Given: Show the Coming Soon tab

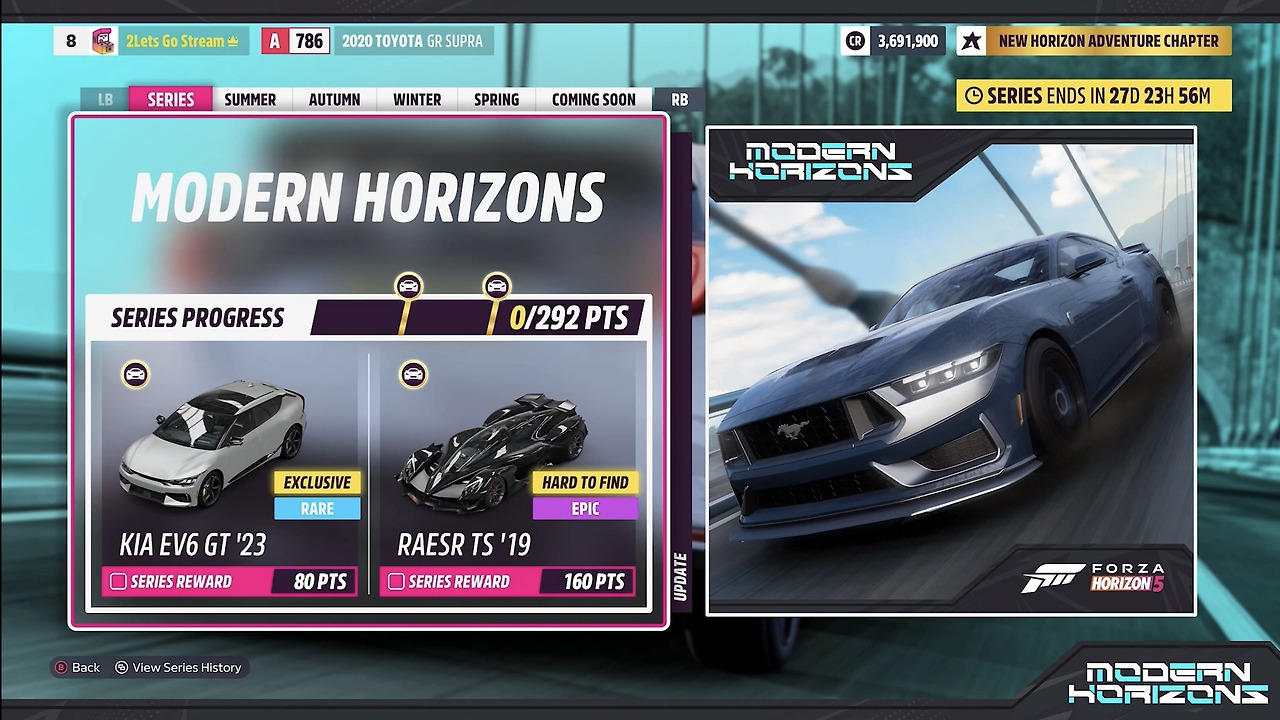Looking at the screenshot, I should [x=593, y=99].
